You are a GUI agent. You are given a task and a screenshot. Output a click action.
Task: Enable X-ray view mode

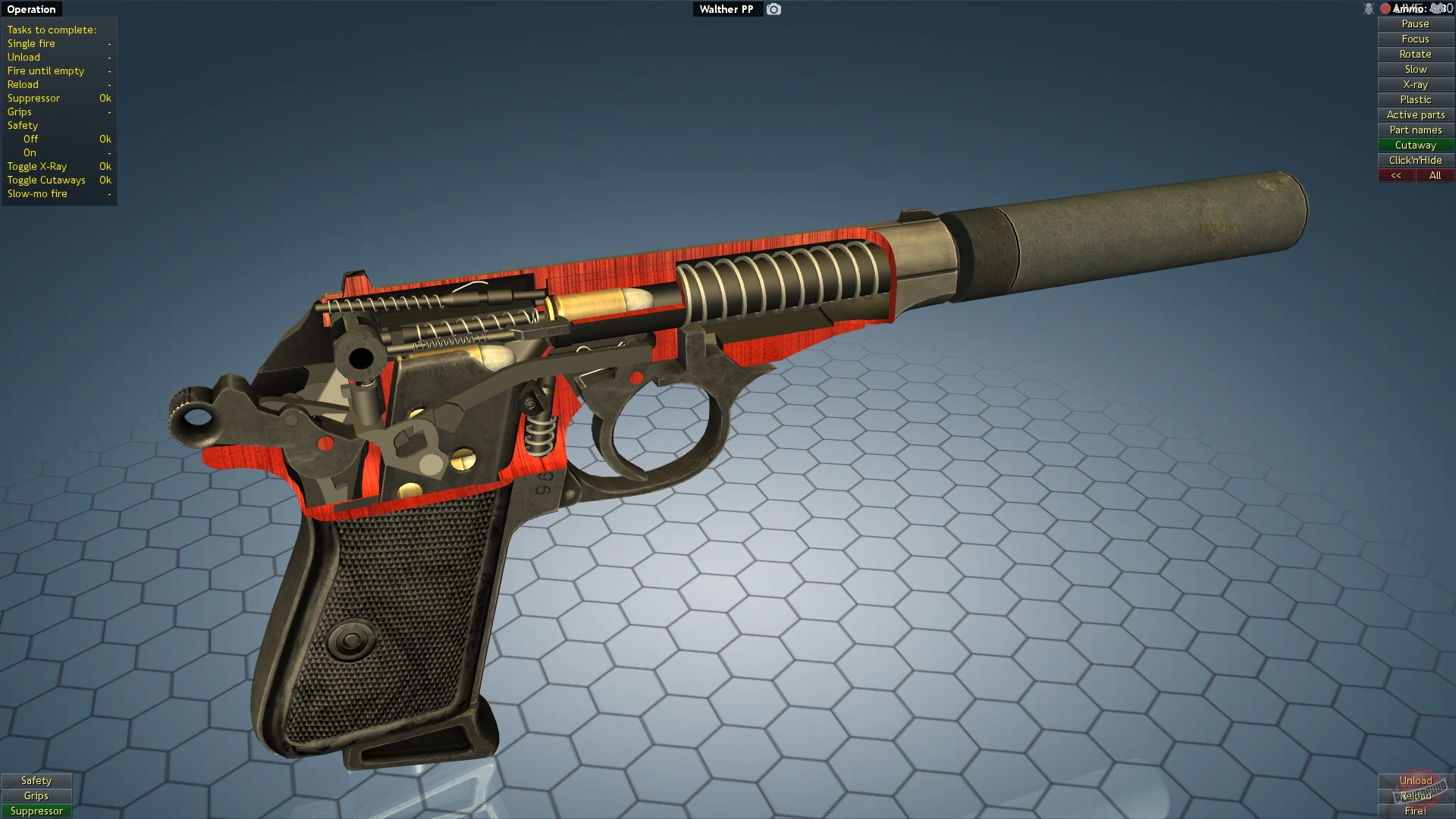[x=1414, y=84]
